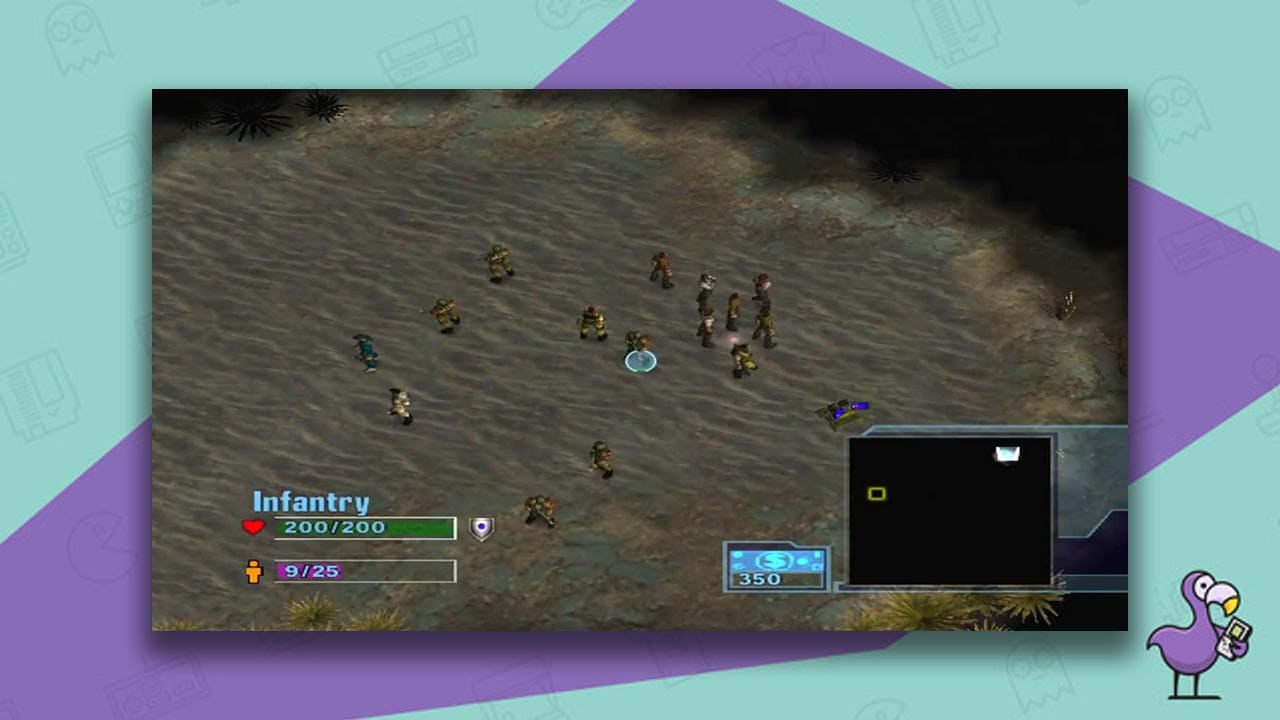The height and width of the screenshot is (720, 1280).
Task: Click the yellow viewport rectangle on the minimap
Action: 876,493
